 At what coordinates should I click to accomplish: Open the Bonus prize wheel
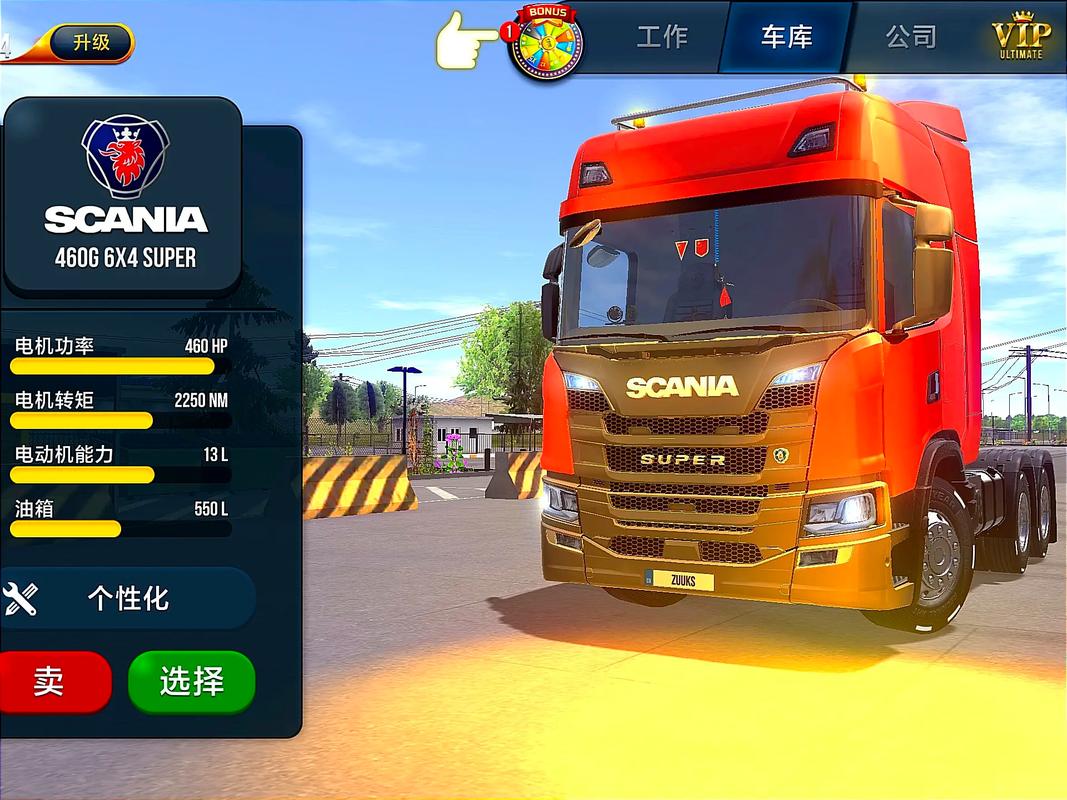coord(545,43)
